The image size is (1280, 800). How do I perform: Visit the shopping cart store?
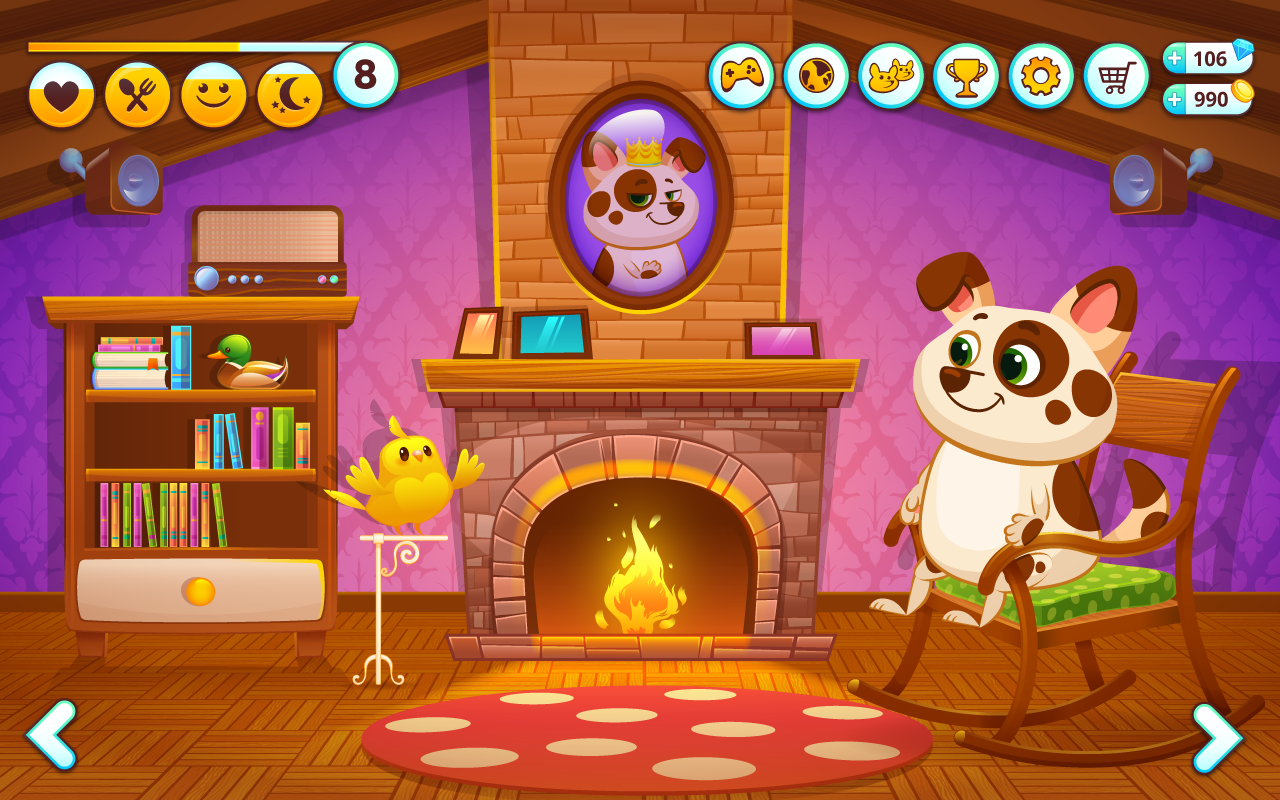1116,76
